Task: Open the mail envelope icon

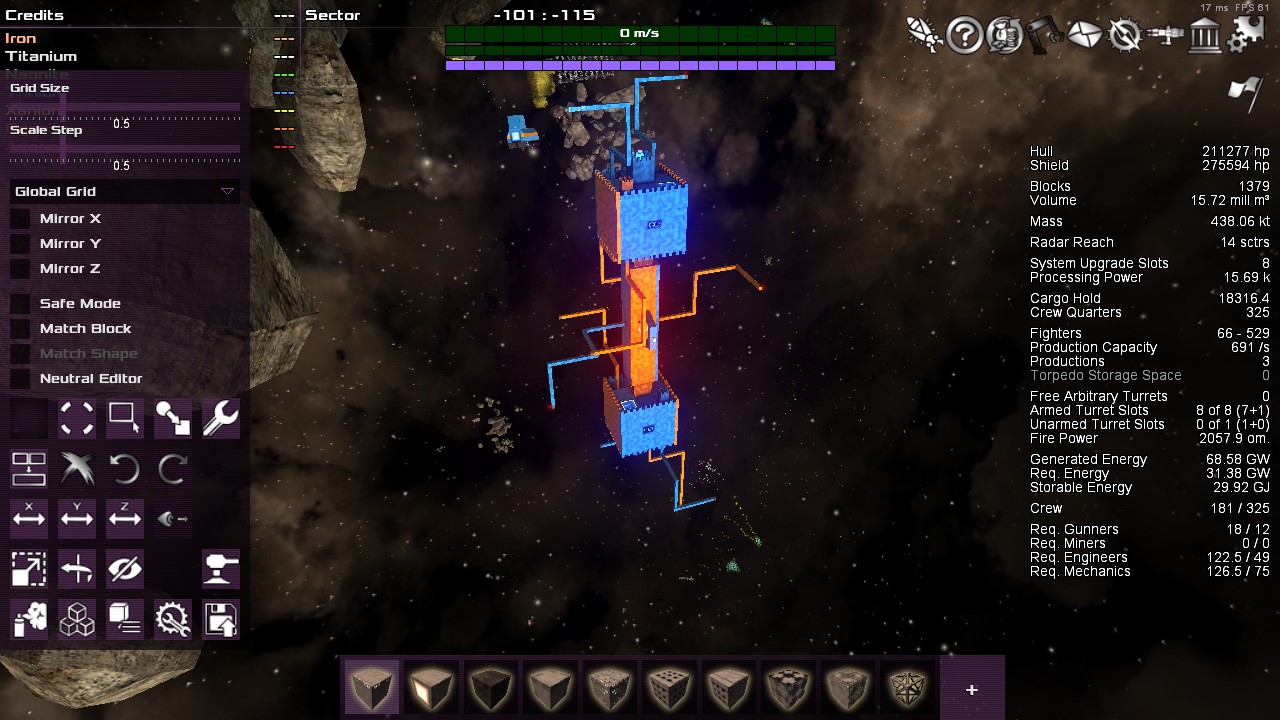Action: click(1084, 36)
